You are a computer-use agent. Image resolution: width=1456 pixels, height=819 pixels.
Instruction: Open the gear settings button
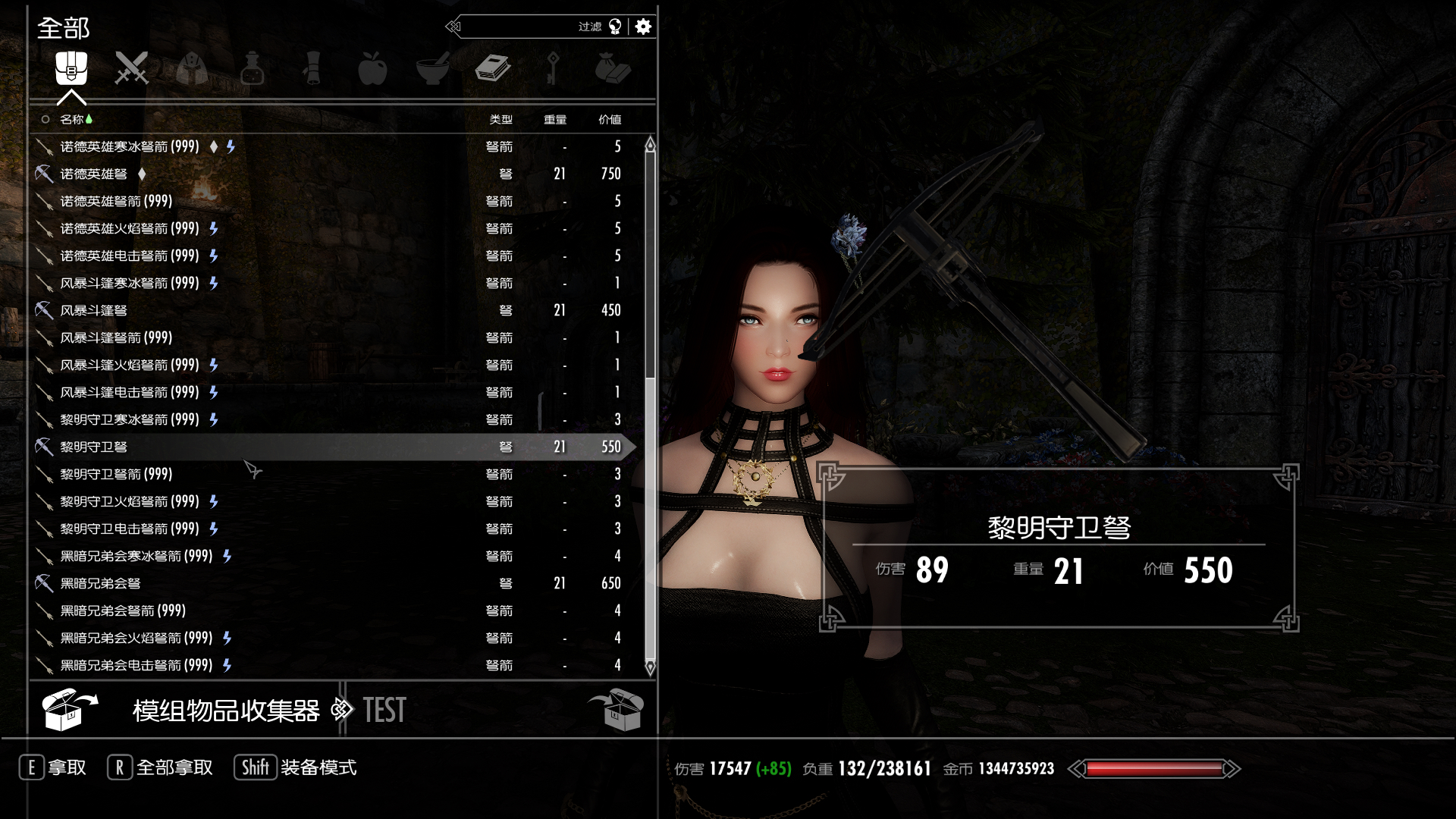click(643, 27)
